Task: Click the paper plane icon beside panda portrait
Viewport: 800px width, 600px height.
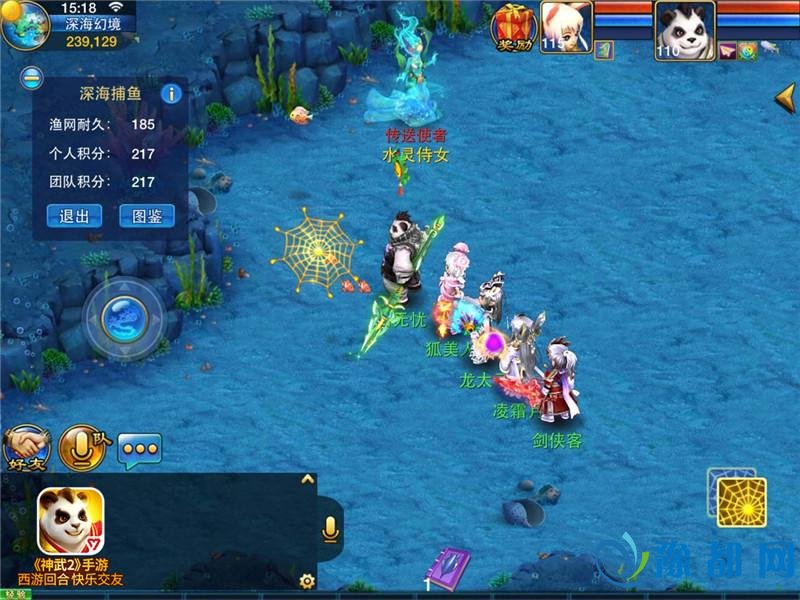Action: [727, 50]
